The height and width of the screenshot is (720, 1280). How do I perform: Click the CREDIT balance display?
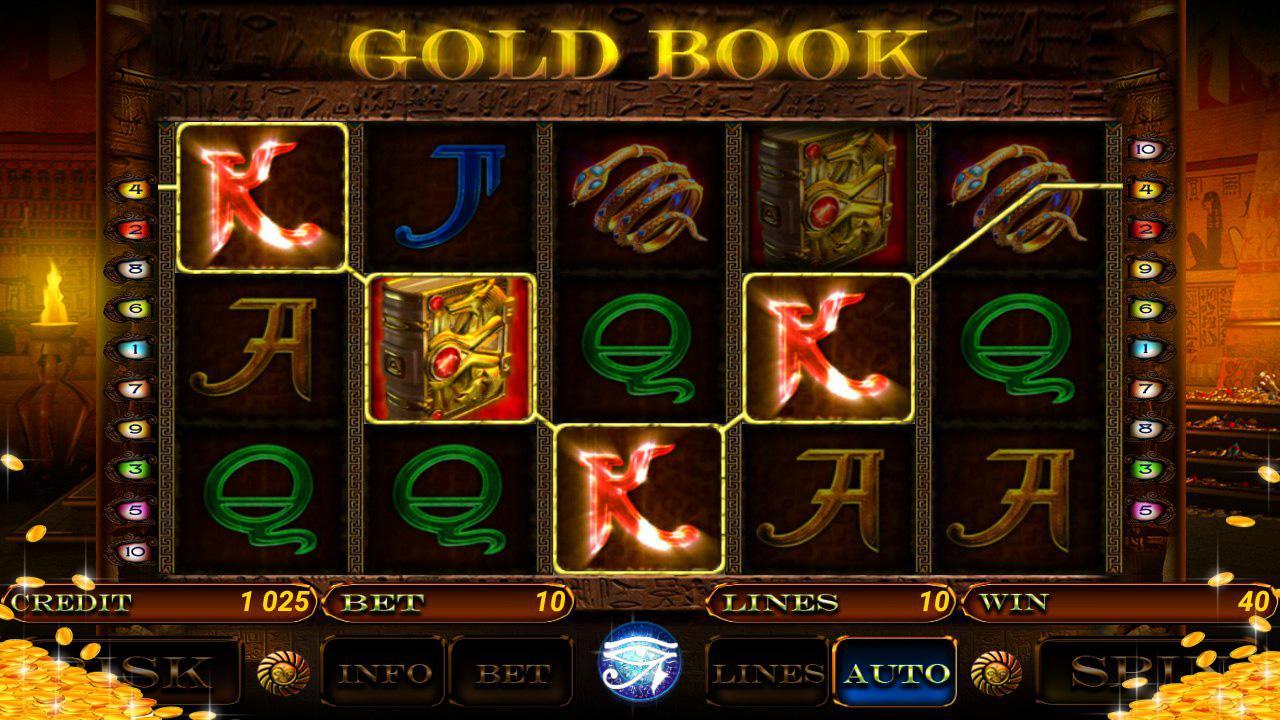coord(160,602)
